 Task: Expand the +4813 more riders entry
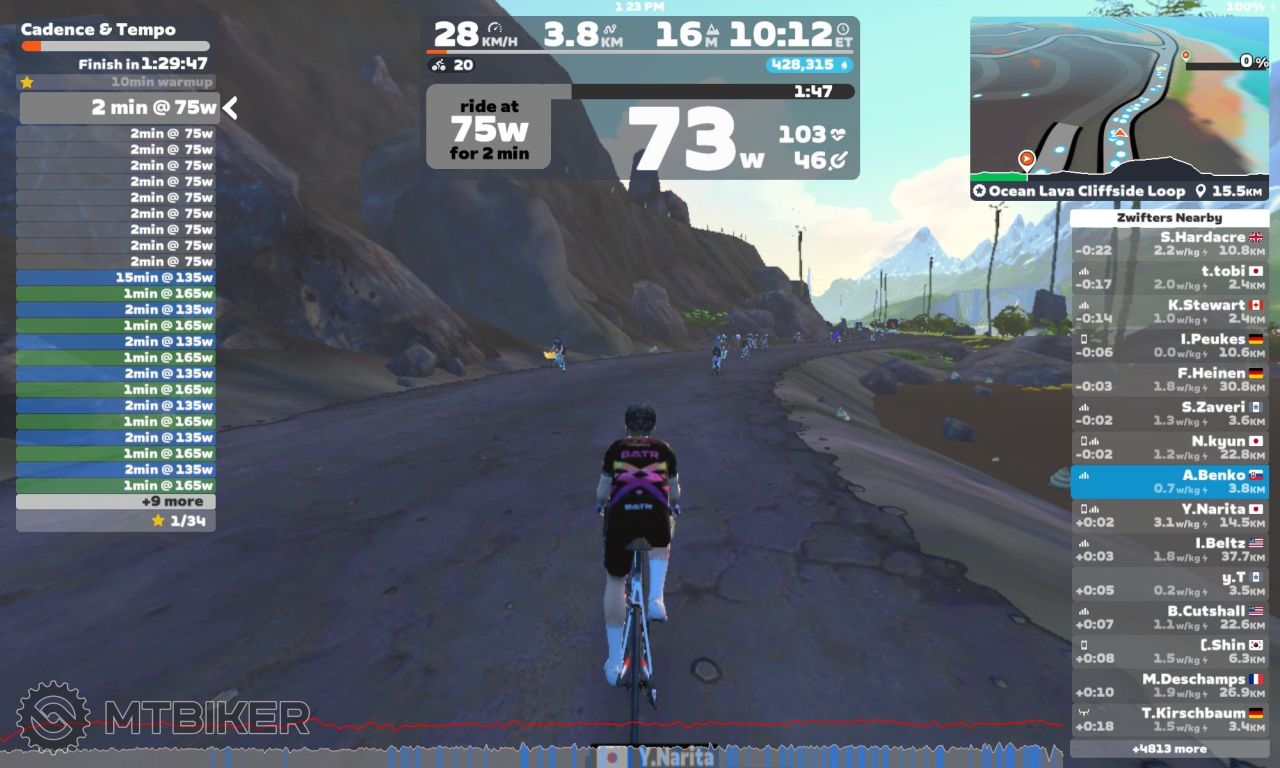pyautogui.click(x=1169, y=749)
